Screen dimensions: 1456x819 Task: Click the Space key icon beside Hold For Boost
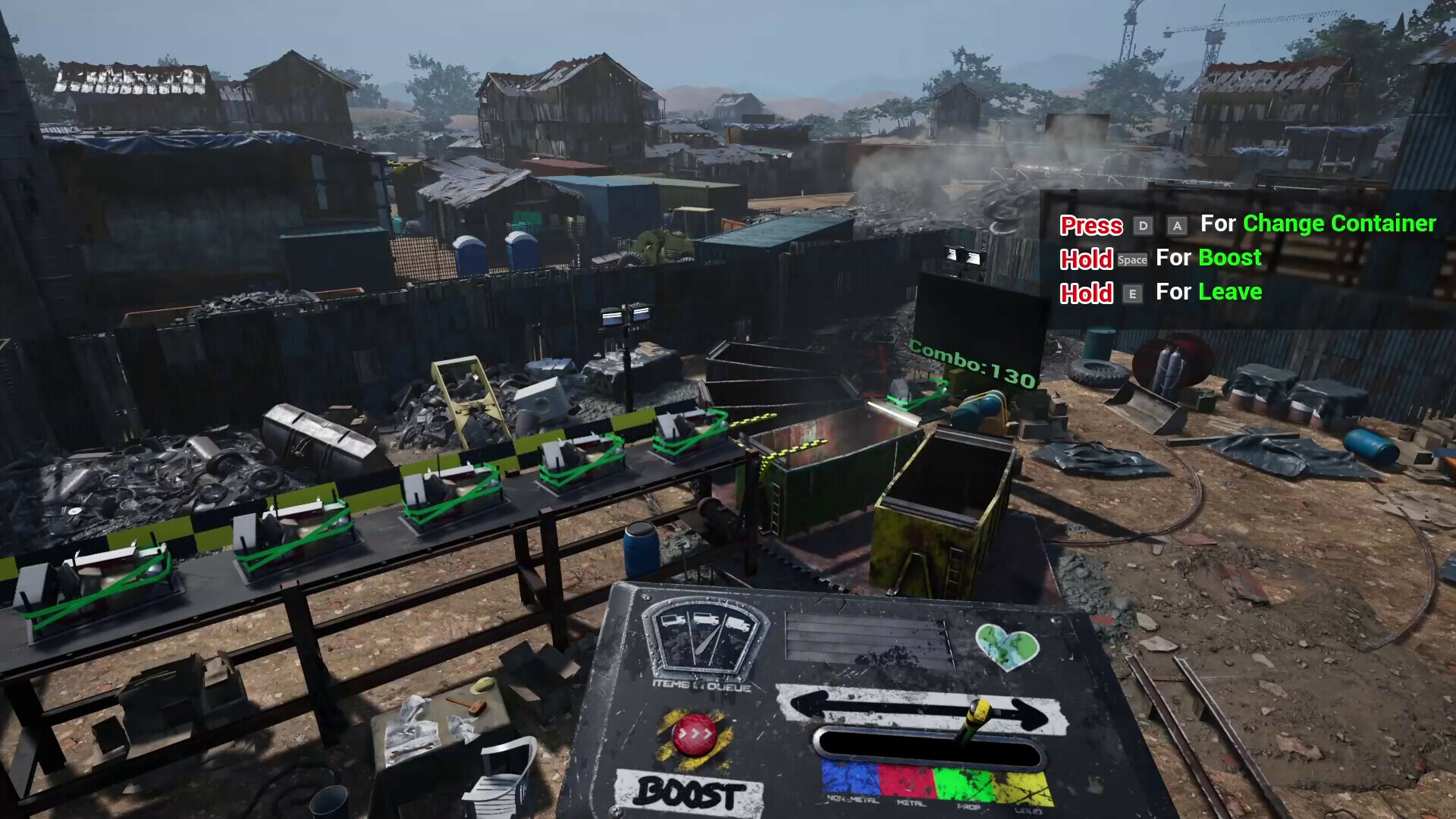[x=1132, y=259]
